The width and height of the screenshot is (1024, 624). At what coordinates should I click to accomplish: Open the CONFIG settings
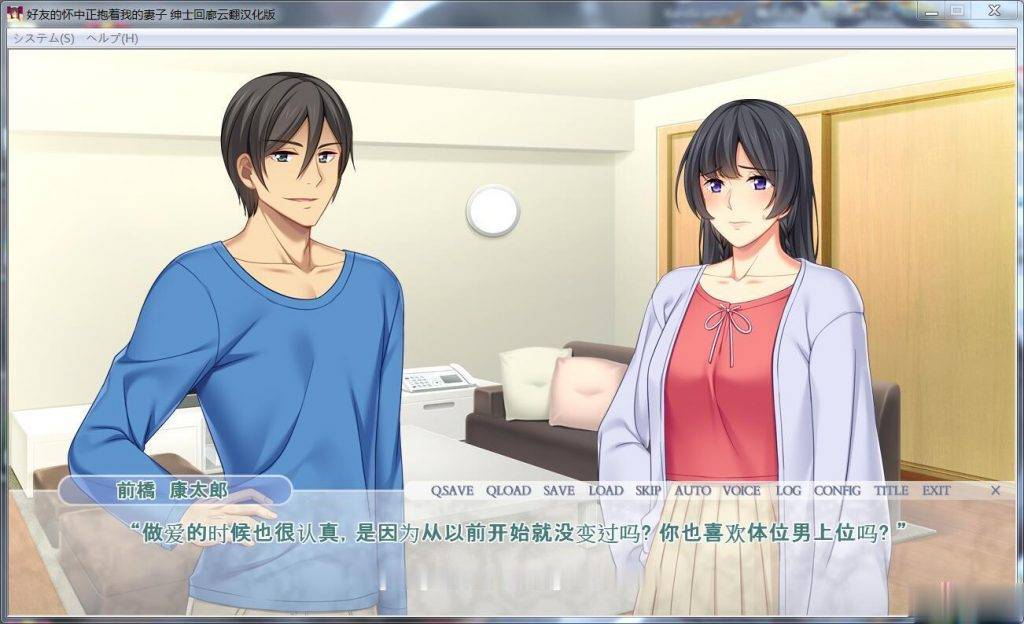(837, 491)
